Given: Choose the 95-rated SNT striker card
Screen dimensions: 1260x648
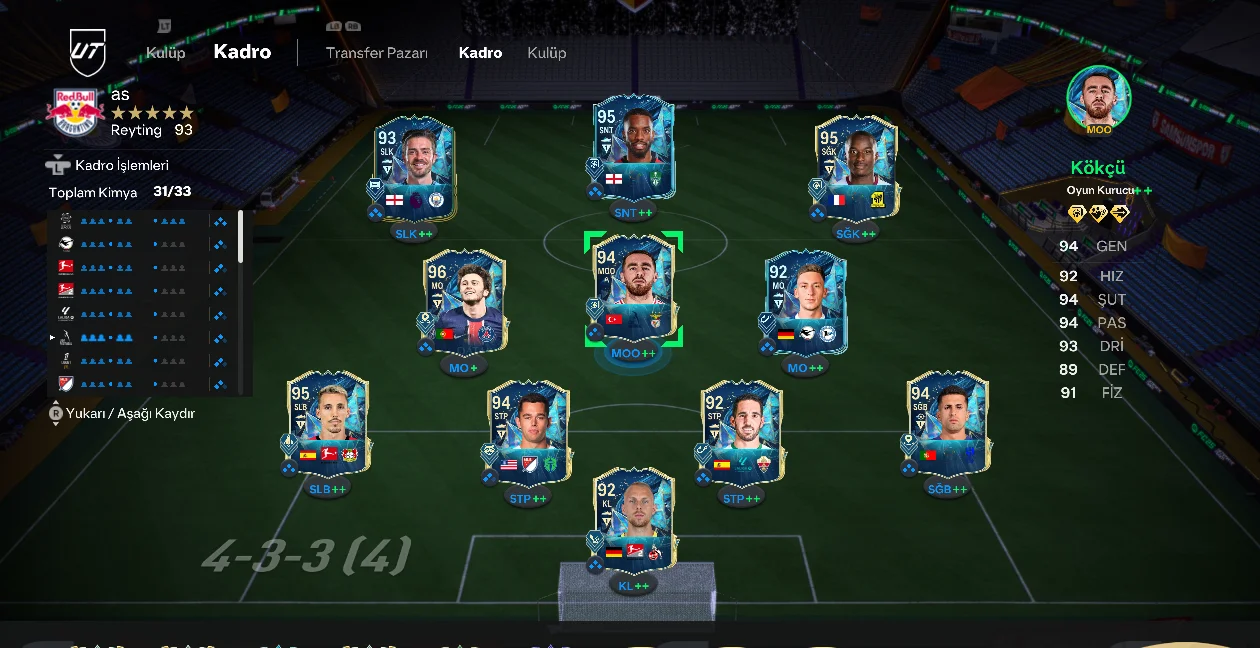Looking at the screenshot, I should tap(633, 148).
